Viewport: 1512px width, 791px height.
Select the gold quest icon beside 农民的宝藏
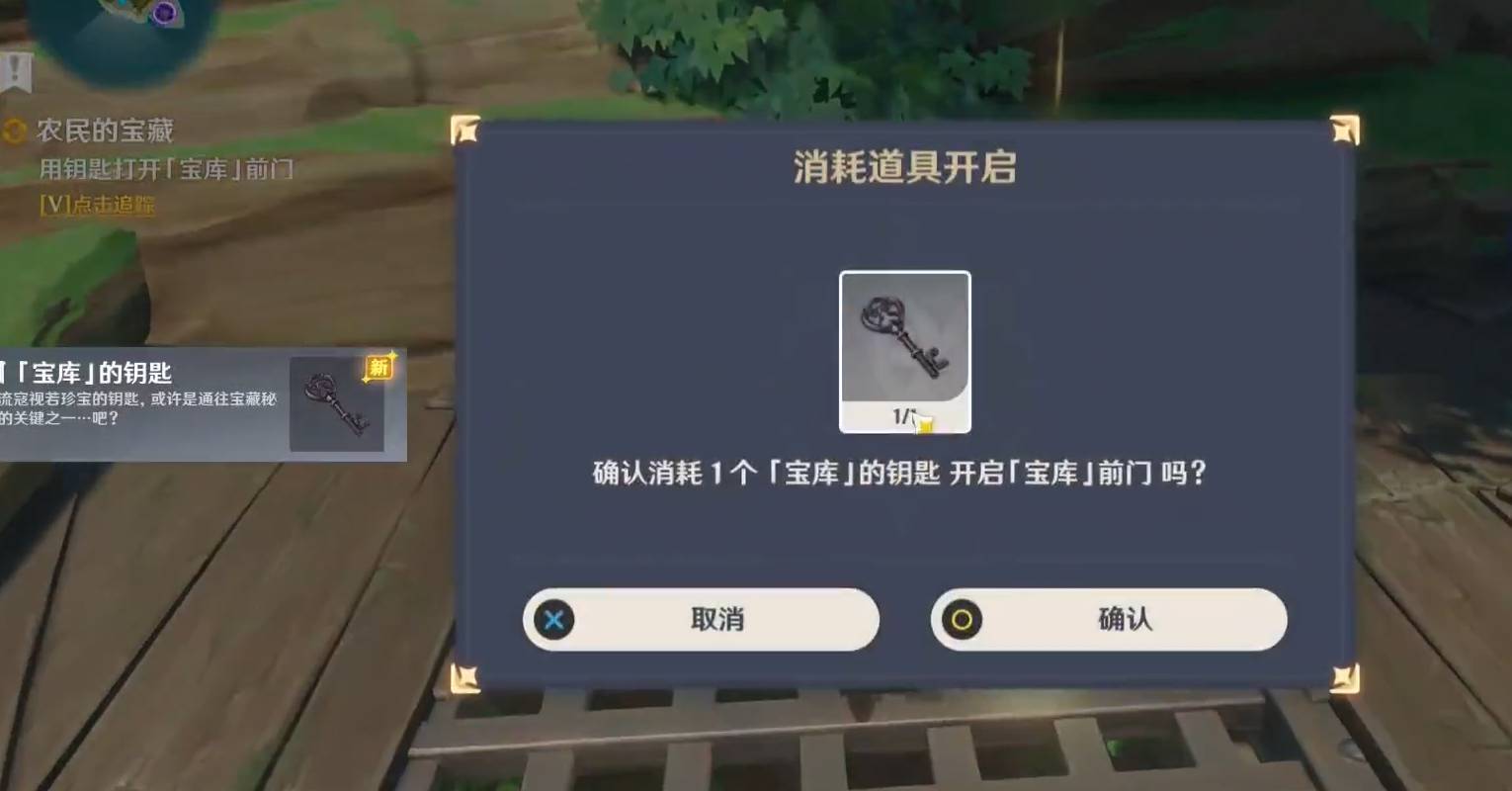coord(13,130)
